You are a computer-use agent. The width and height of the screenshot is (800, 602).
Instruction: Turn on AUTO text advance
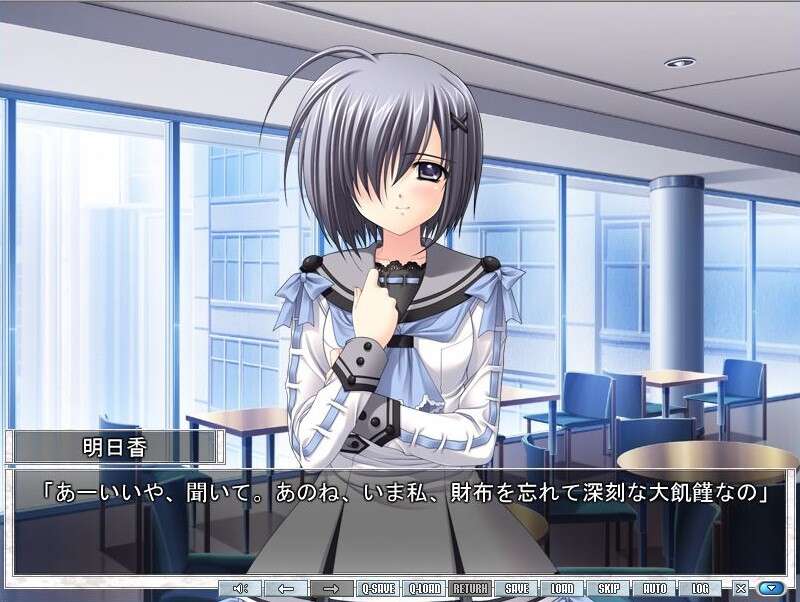tap(655, 589)
